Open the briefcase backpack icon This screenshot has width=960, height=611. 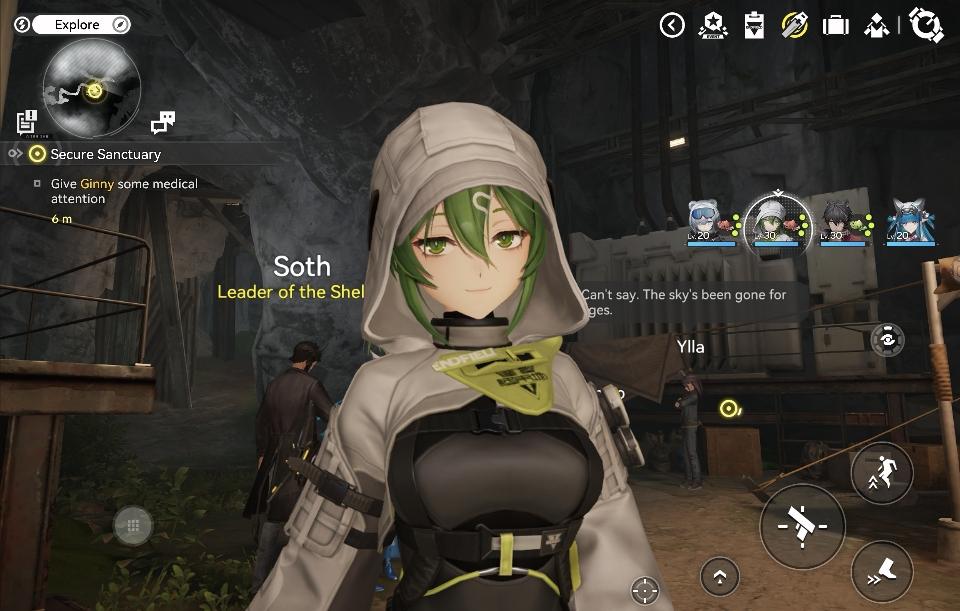835,25
